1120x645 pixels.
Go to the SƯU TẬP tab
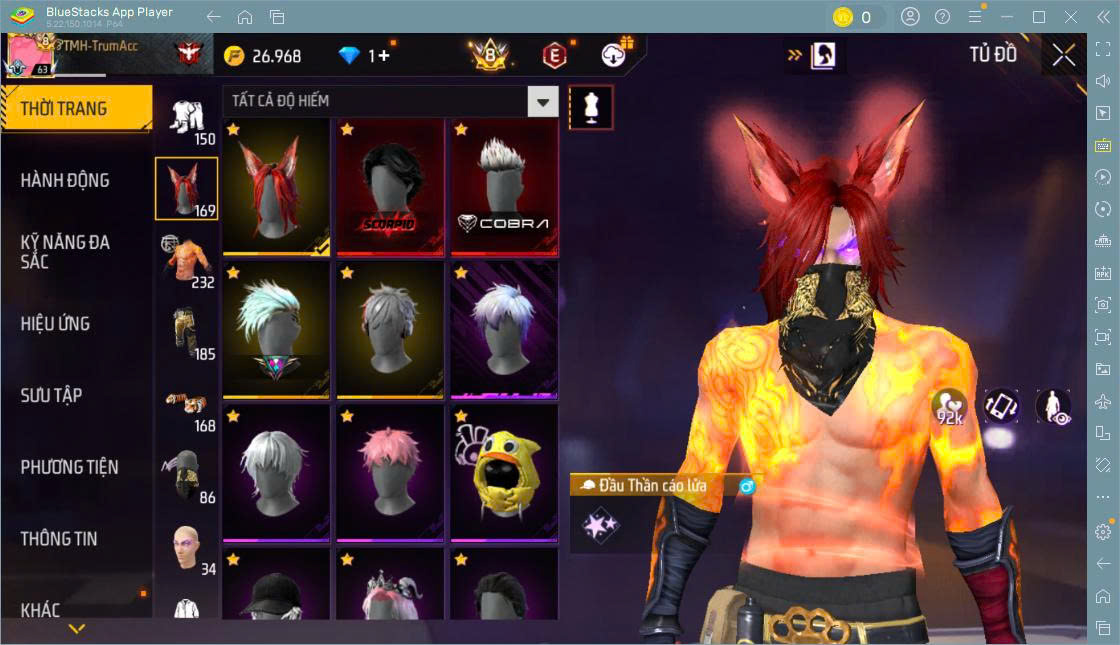(51, 396)
